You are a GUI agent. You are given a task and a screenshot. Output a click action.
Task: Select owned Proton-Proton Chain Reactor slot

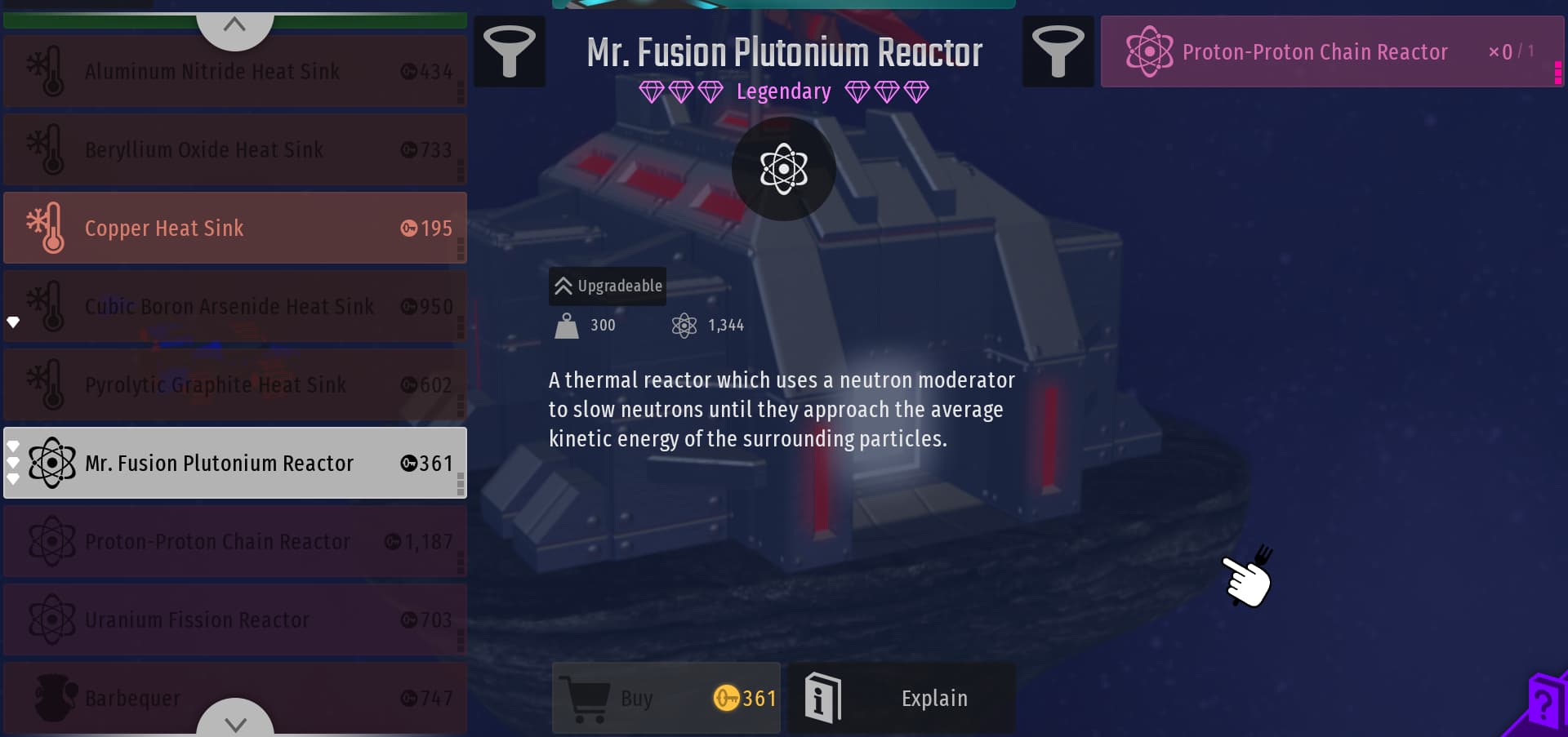[1331, 52]
